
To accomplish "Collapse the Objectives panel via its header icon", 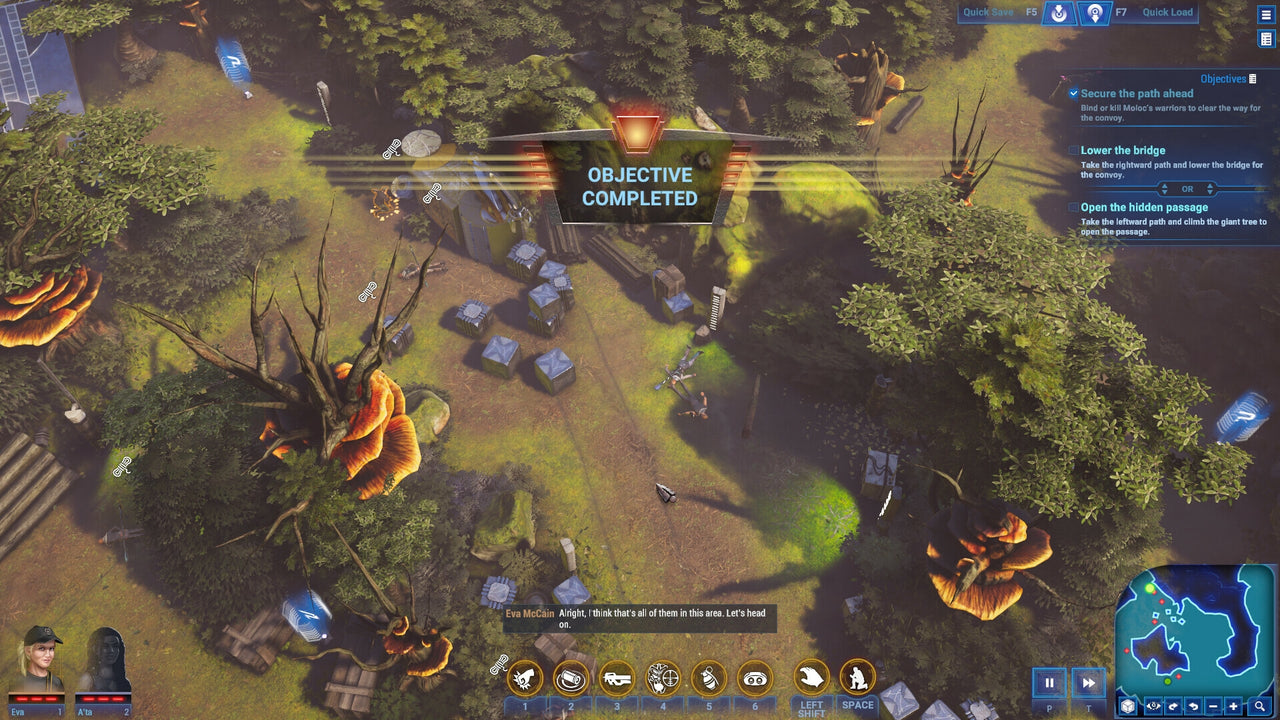I will coord(1253,78).
